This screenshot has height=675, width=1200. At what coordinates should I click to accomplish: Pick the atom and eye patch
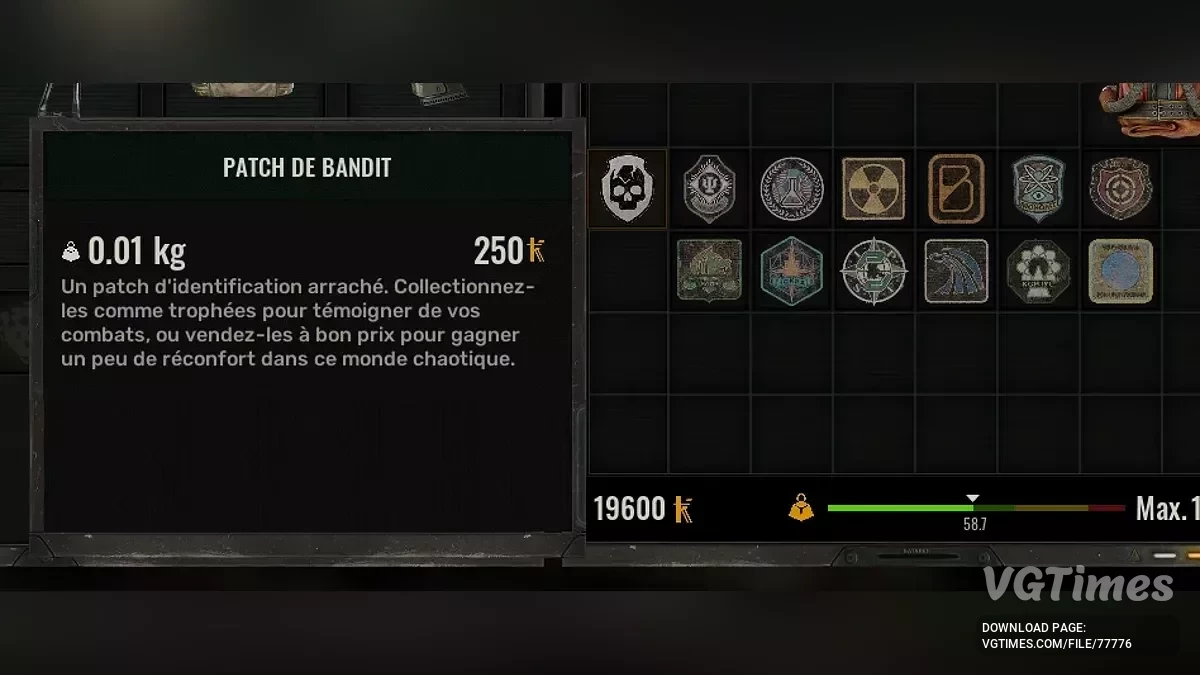pos(1039,189)
